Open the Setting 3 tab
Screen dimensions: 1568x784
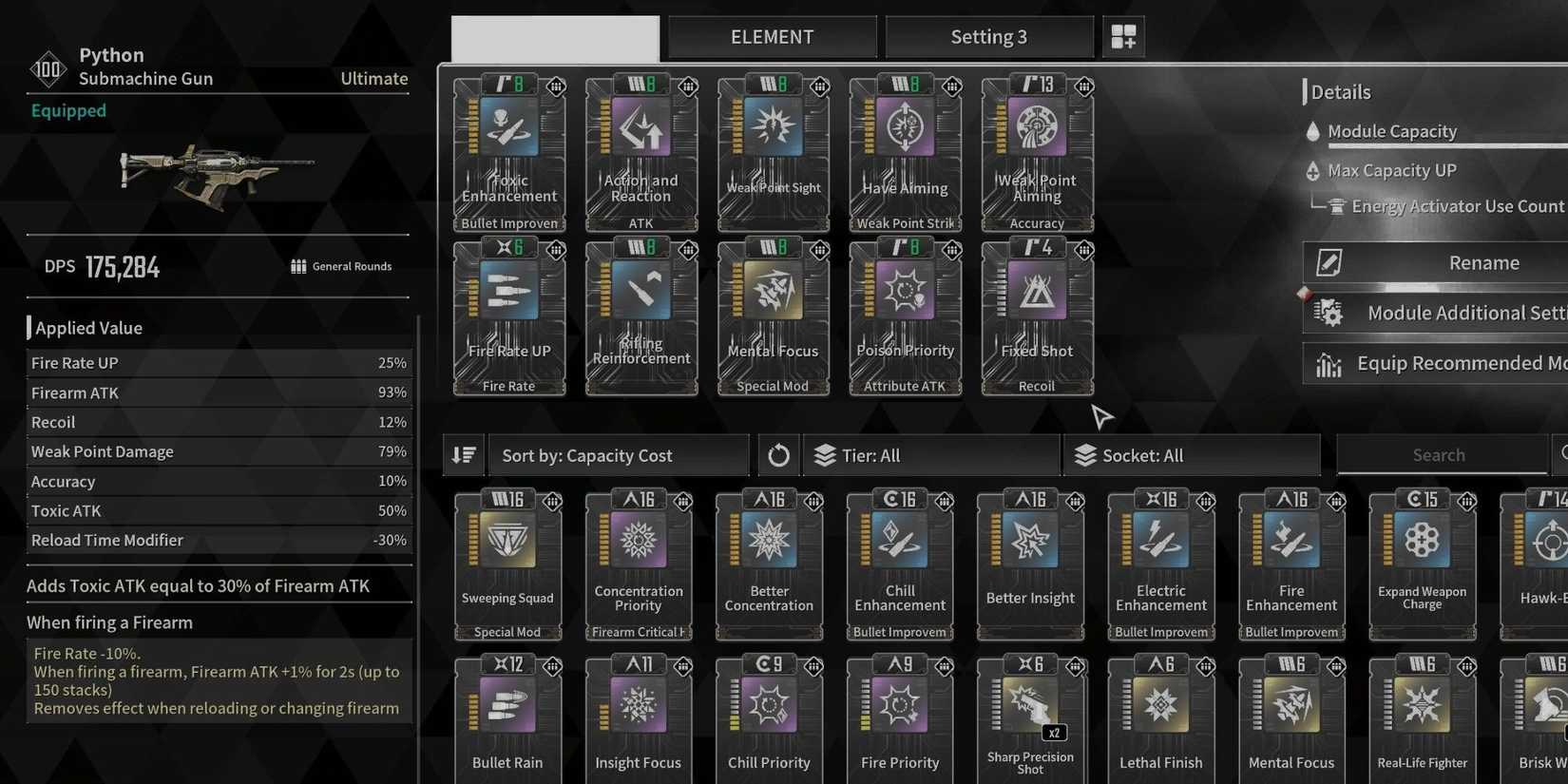(x=989, y=36)
